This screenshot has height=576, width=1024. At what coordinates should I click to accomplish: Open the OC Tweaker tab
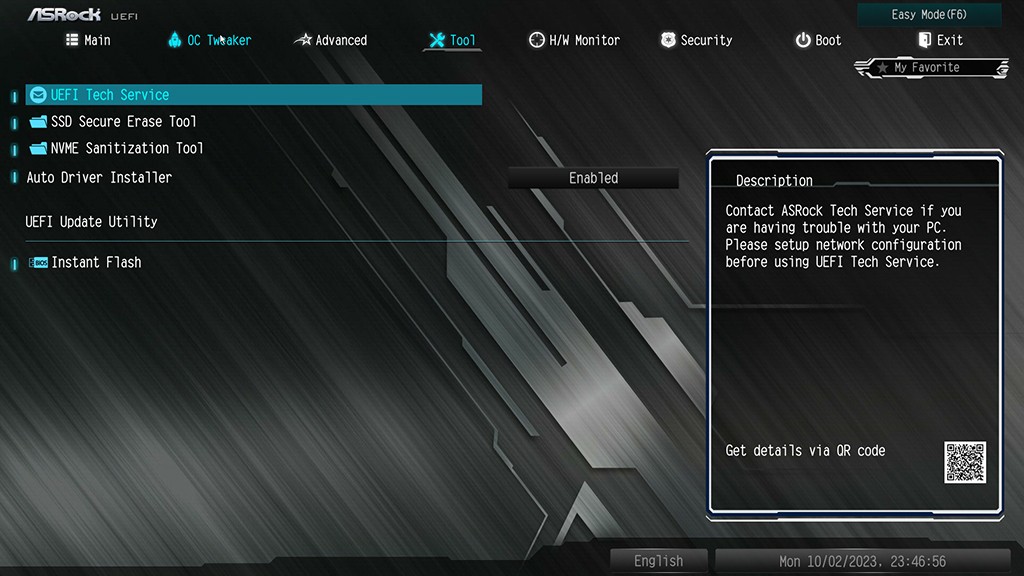click(209, 40)
